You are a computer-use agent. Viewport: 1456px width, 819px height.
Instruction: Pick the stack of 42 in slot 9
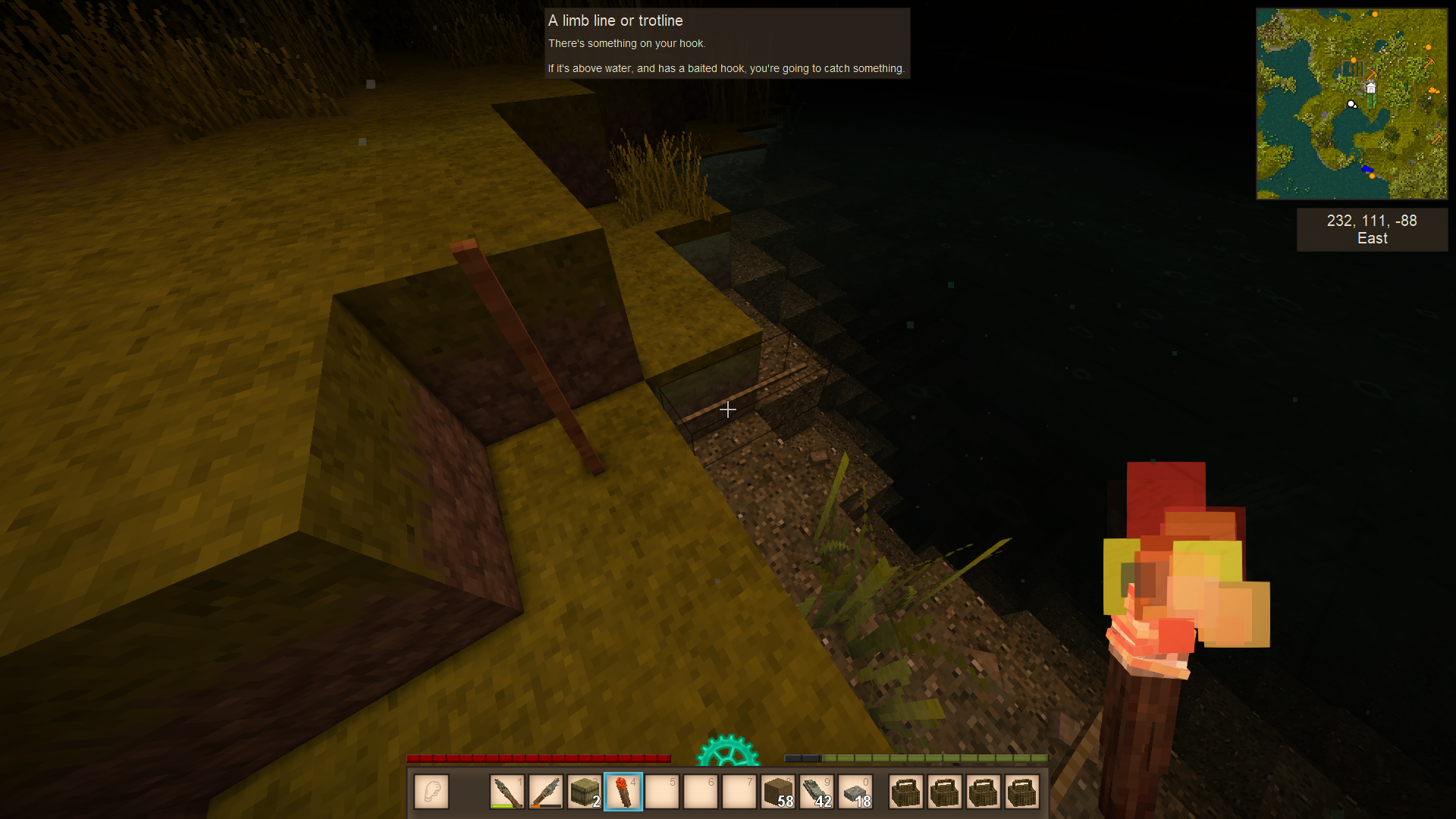click(817, 792)
